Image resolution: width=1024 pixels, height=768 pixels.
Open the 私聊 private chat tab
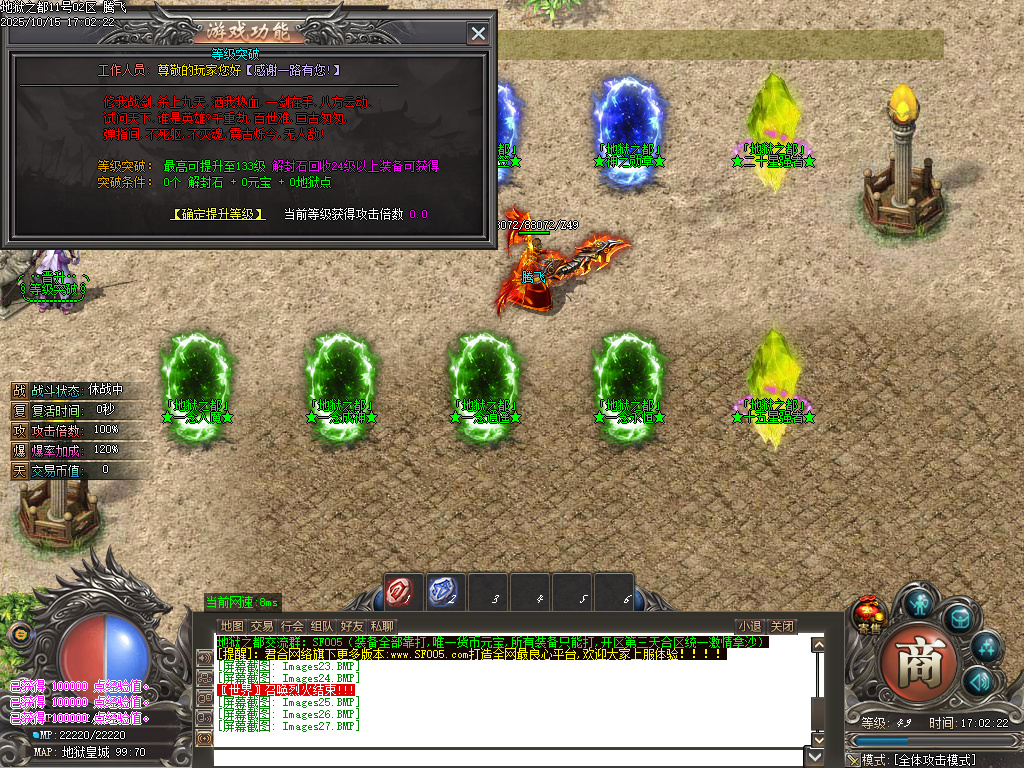(381, 626)
